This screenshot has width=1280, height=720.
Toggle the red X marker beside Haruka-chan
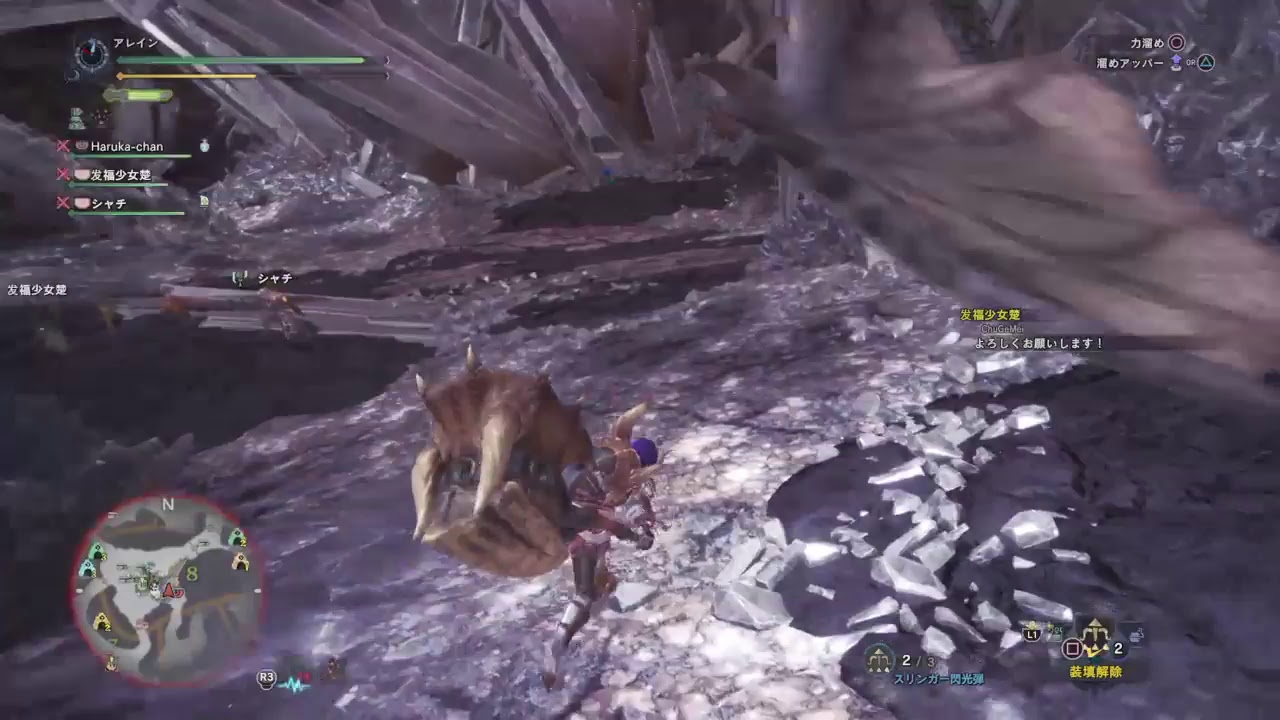(x=62, y=147)
